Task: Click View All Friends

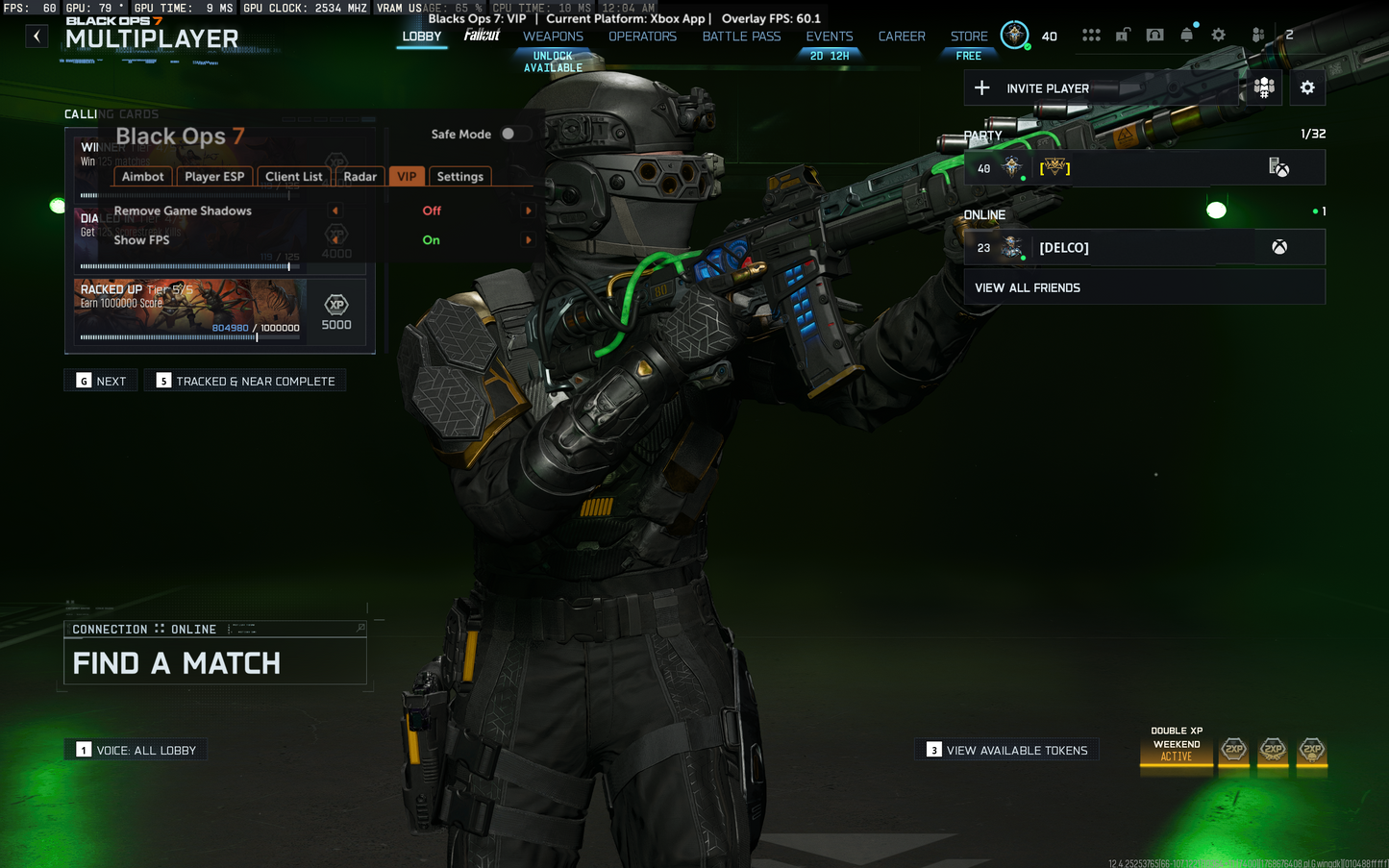Action: pyautogui.click(x=1028, y=286)
